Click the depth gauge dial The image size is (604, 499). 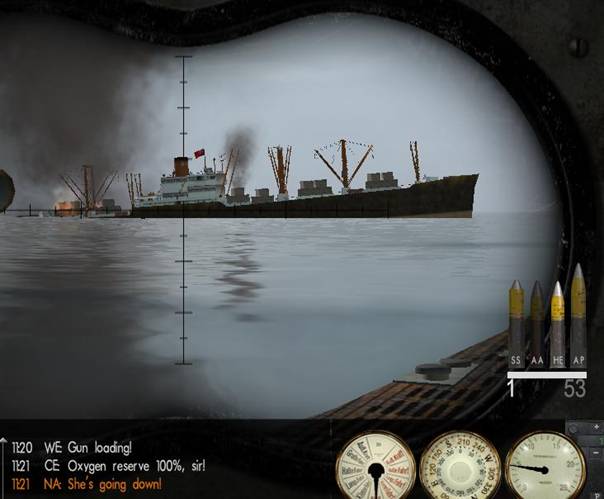click(x=545, y=467)
